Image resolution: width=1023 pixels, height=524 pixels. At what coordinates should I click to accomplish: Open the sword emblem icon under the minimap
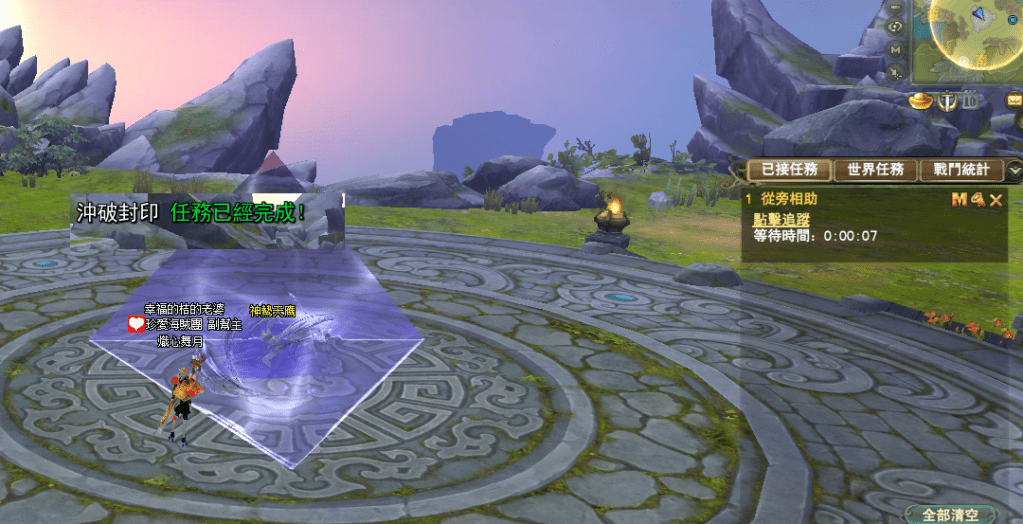946,100
